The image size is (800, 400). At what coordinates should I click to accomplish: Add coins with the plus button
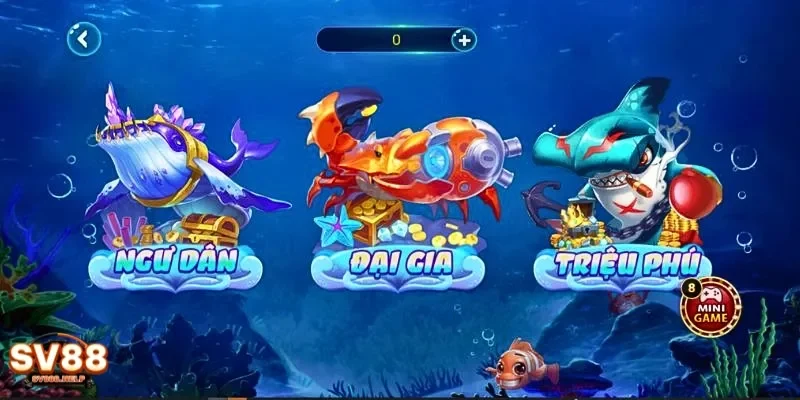coord(463,40)
